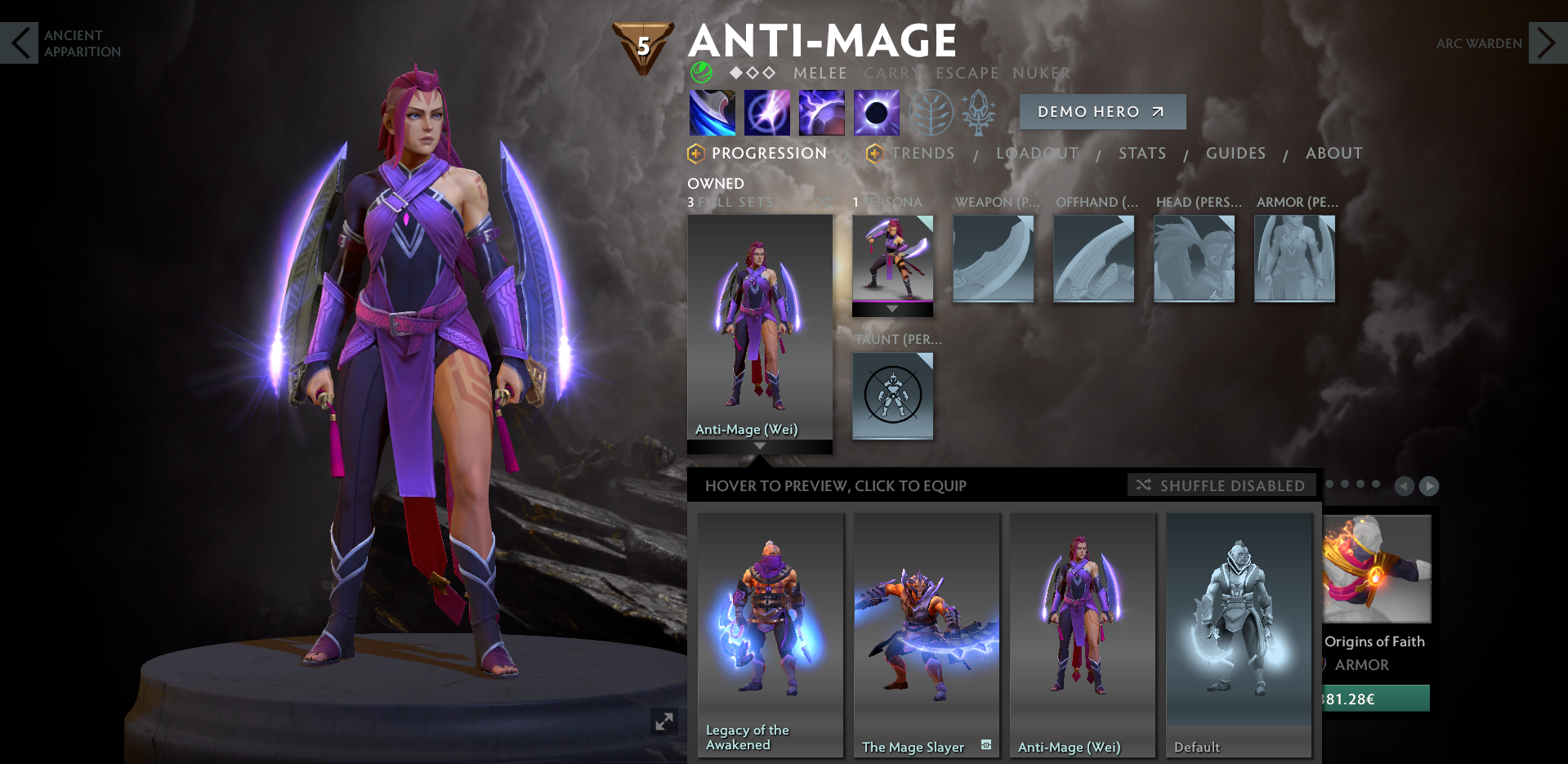This screenshot has height=764, width=1568.
Task: Open the Taunt persona item slot
Action: (892, 395)
